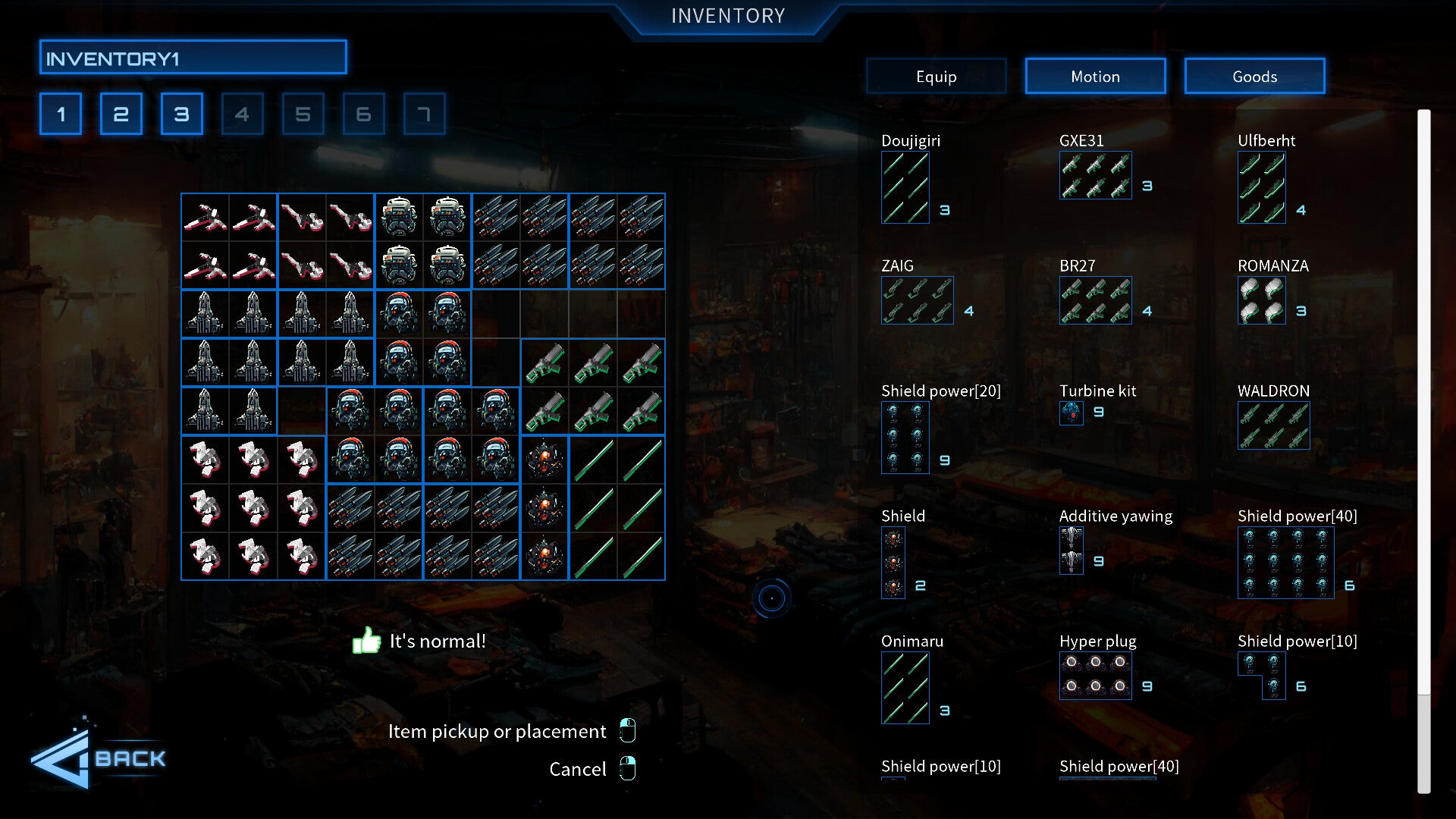
Task: Switch to inventory page 1
Action: point(61,115)
